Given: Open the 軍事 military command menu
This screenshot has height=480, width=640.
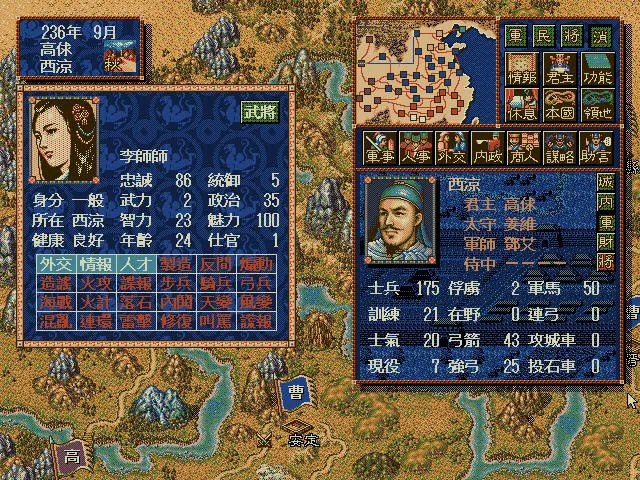Looking at the screenshot, I should pos(378,148).
